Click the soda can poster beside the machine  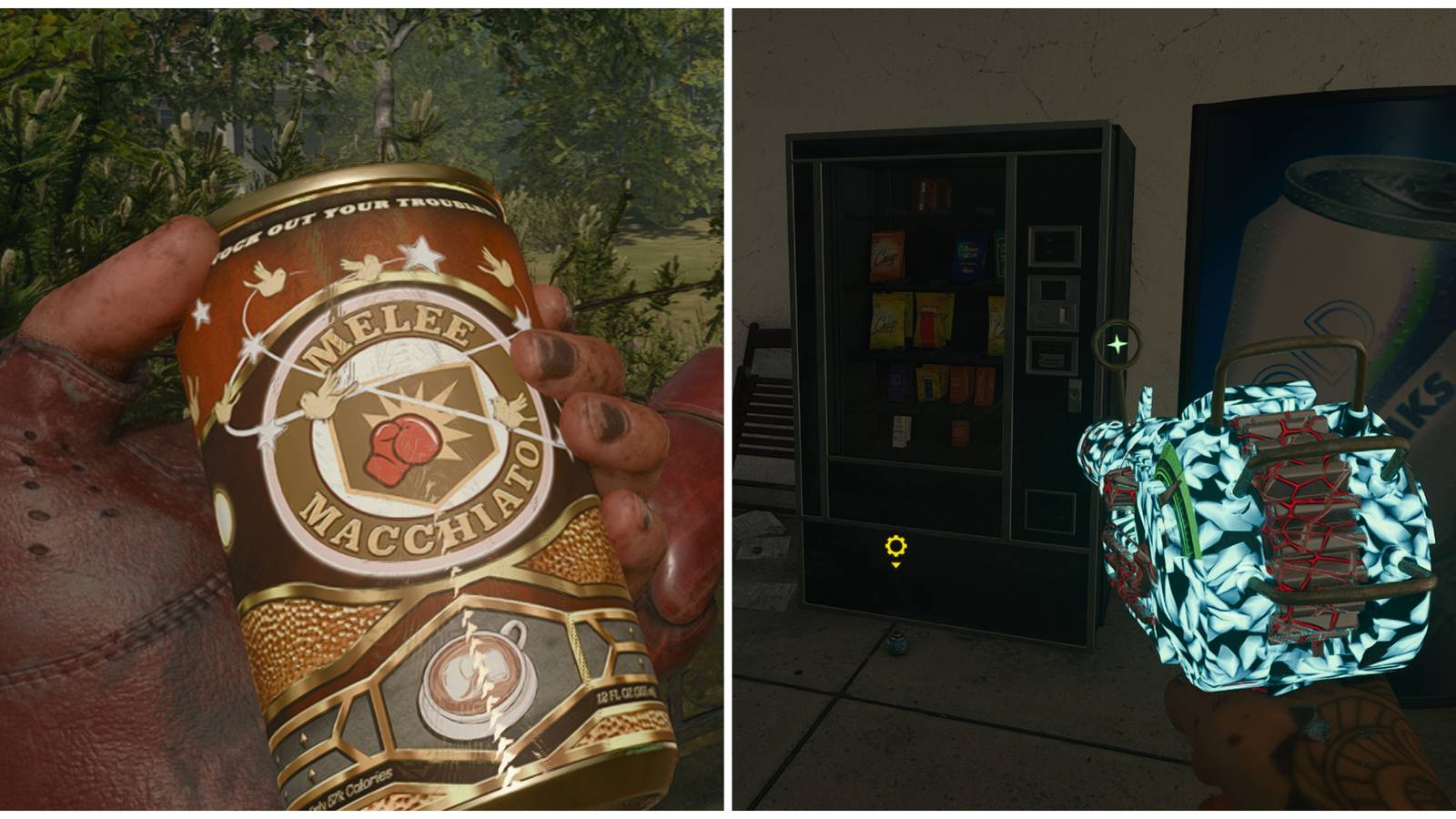(1329, 227)
